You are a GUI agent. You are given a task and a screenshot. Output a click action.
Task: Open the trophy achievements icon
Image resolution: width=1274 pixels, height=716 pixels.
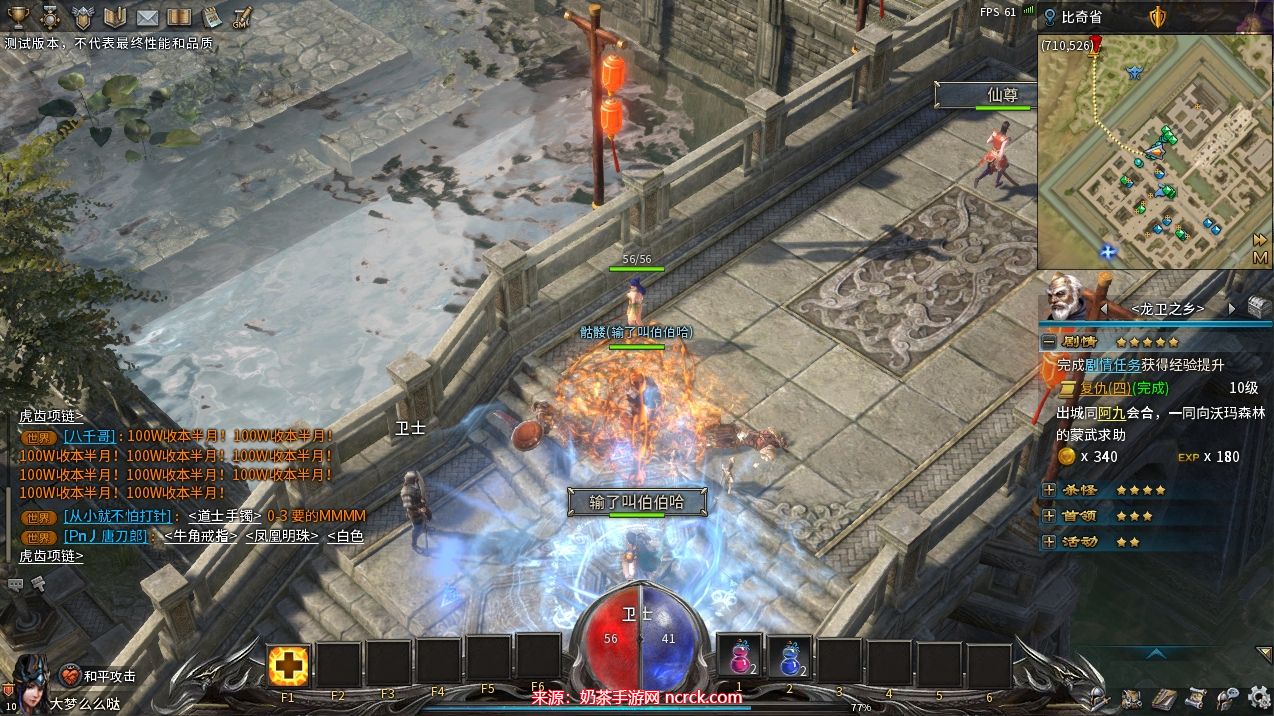(x=19, y=17)
